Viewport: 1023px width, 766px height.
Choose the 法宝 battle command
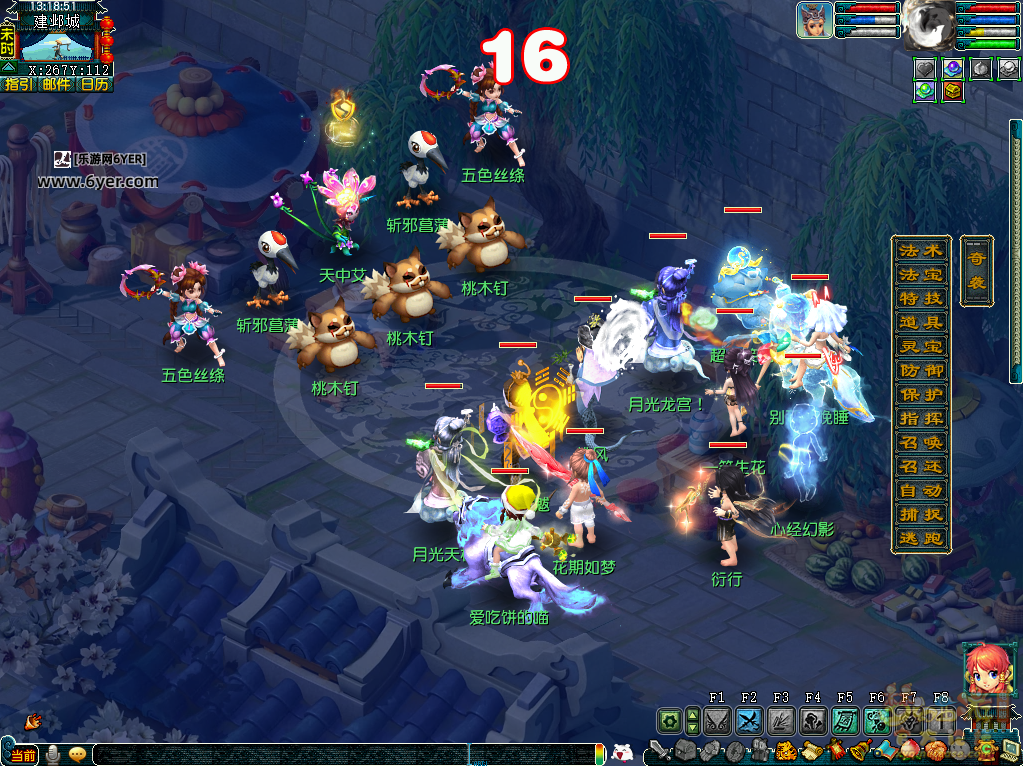921,274
